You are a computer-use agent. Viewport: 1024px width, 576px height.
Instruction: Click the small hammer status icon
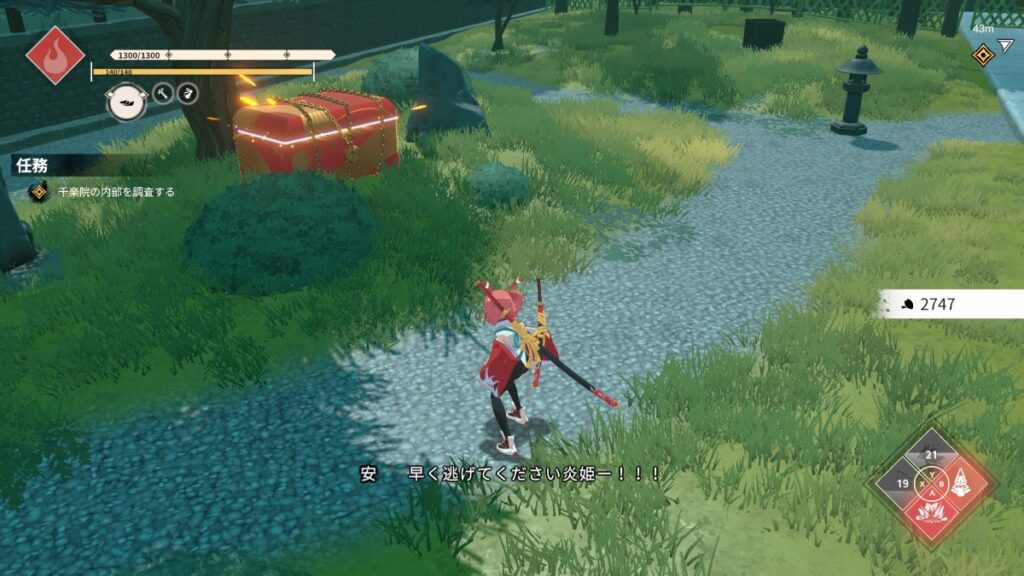[163, 94]
